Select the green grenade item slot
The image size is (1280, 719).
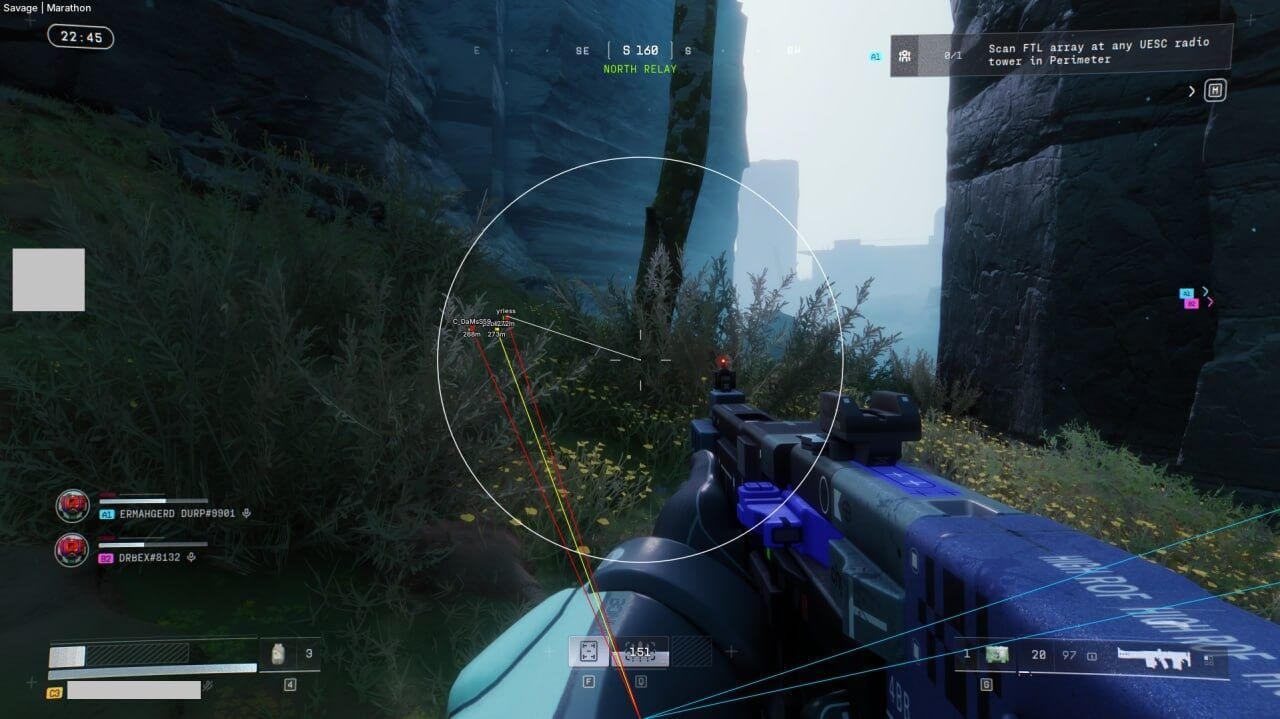tap(995, 654)
